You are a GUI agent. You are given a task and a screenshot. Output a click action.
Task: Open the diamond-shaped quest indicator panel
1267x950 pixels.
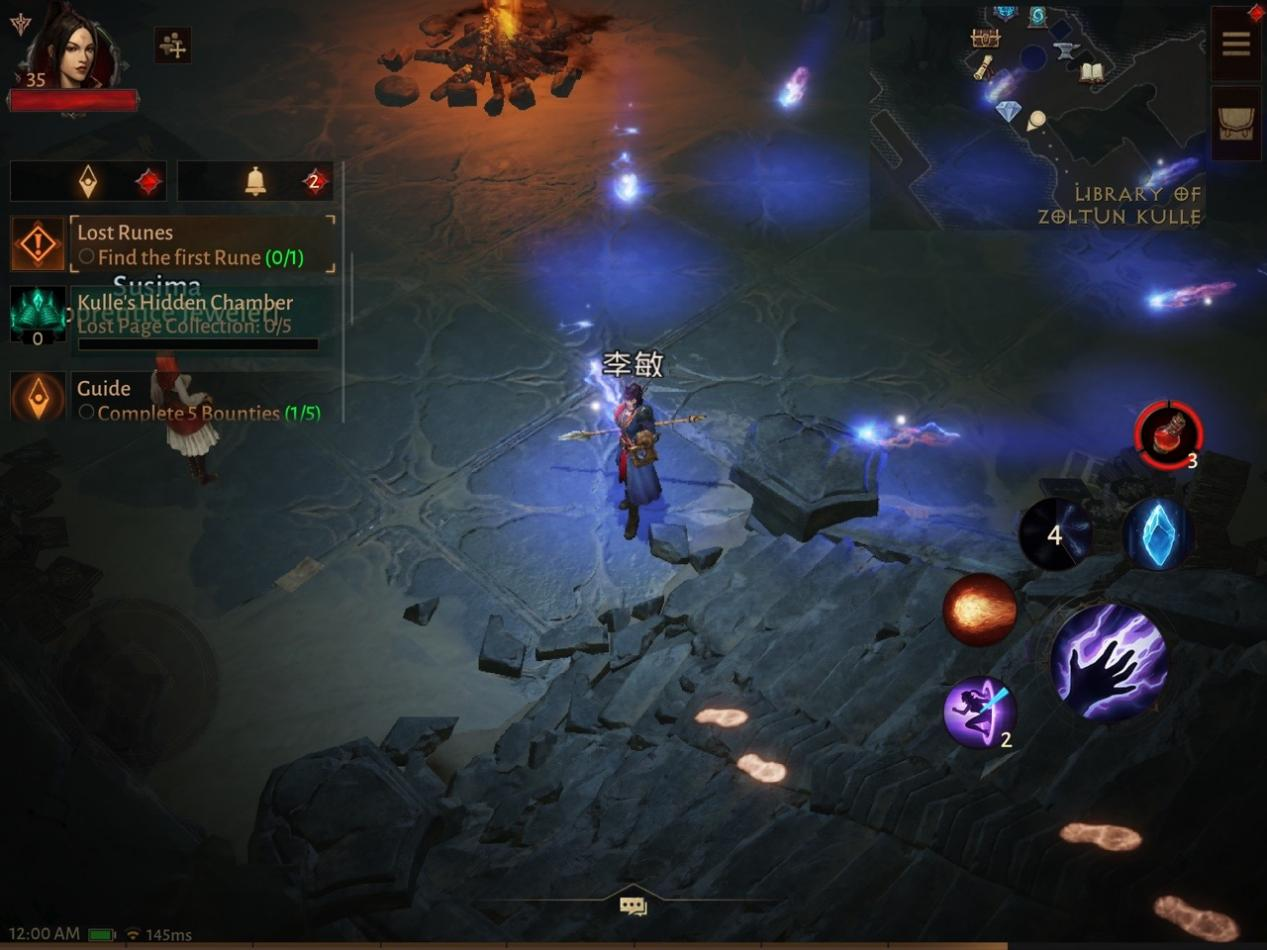click(x=89, y=181)
